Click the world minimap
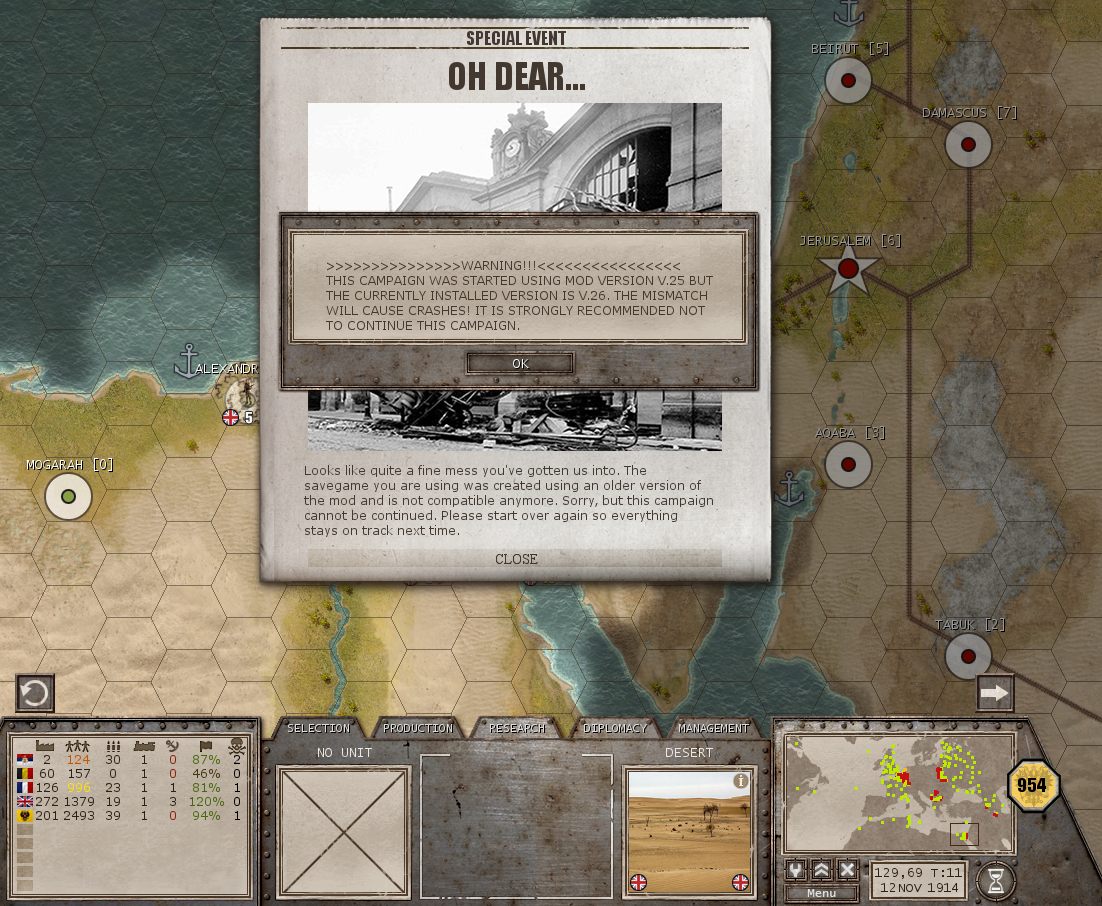Screen dimensions: 1102x906 coord(899,794)
